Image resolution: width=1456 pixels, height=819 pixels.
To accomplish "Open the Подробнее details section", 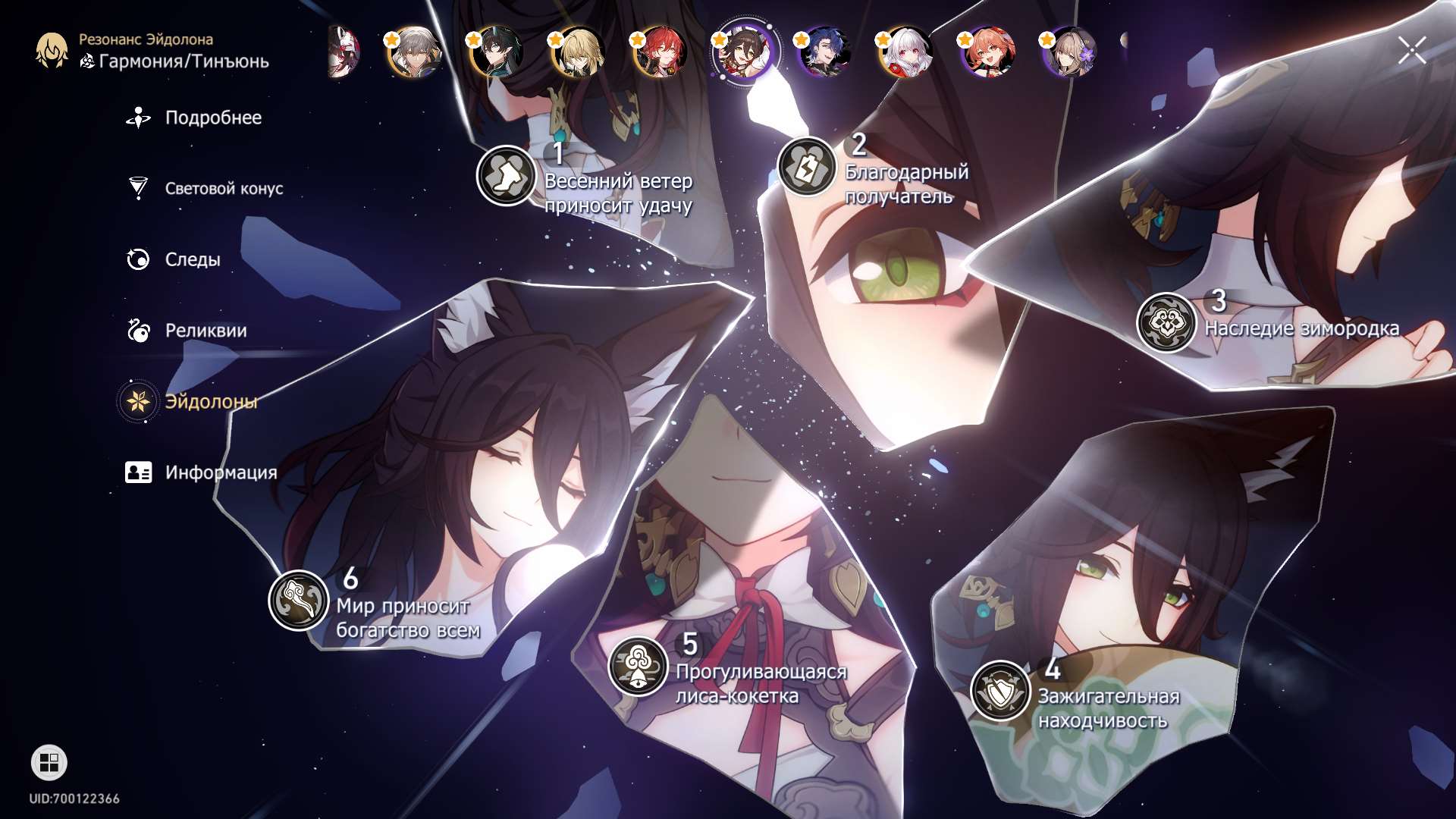I will click(212, 118).
